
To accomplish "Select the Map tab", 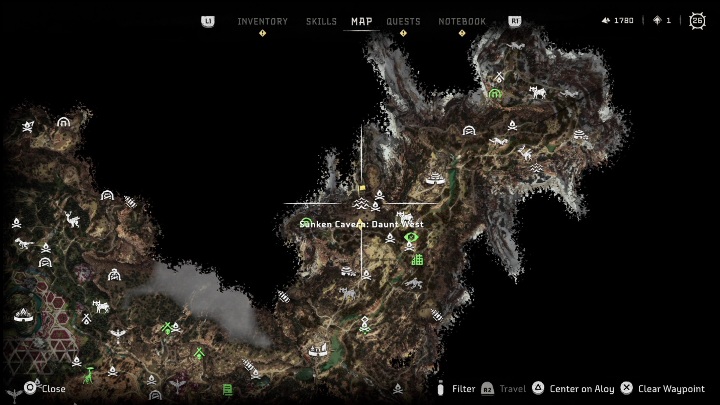I will tap(361, 21).
